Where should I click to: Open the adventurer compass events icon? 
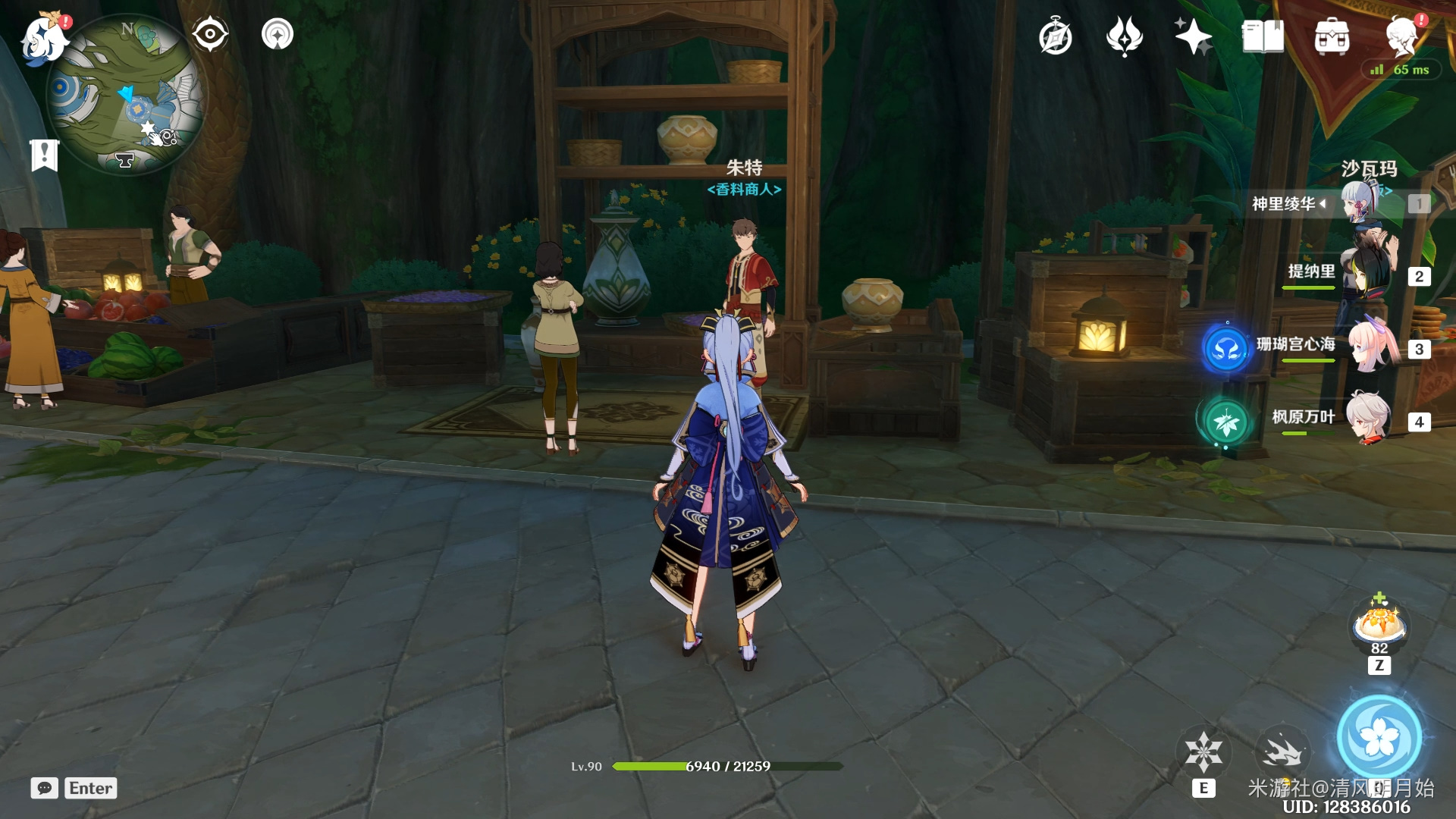pyautogui.click(x=1056, y=37)
